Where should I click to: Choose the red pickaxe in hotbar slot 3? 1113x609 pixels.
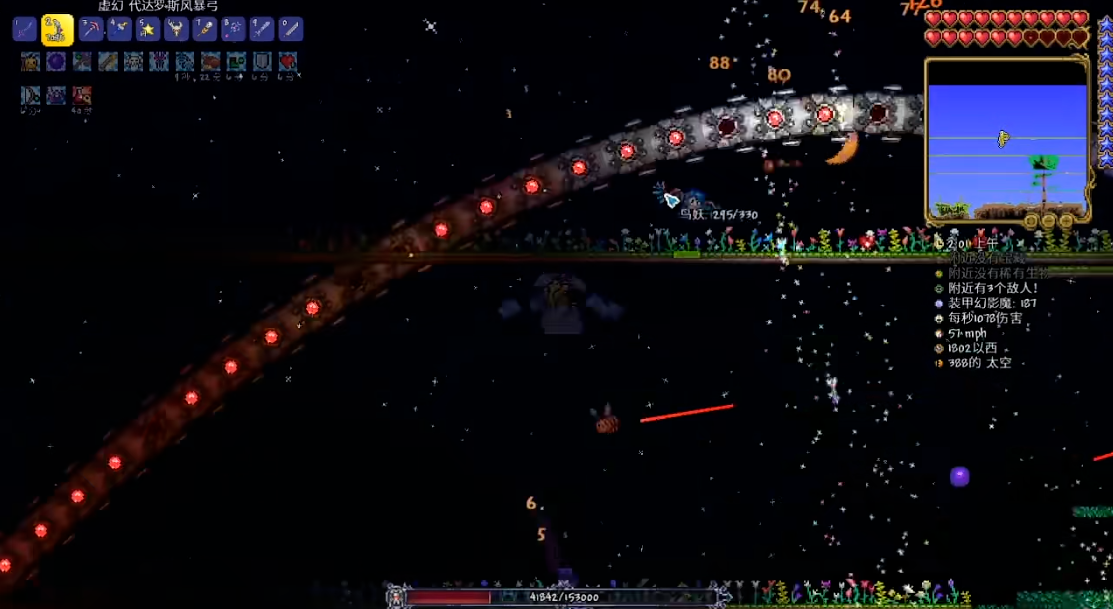pos(91,29)
